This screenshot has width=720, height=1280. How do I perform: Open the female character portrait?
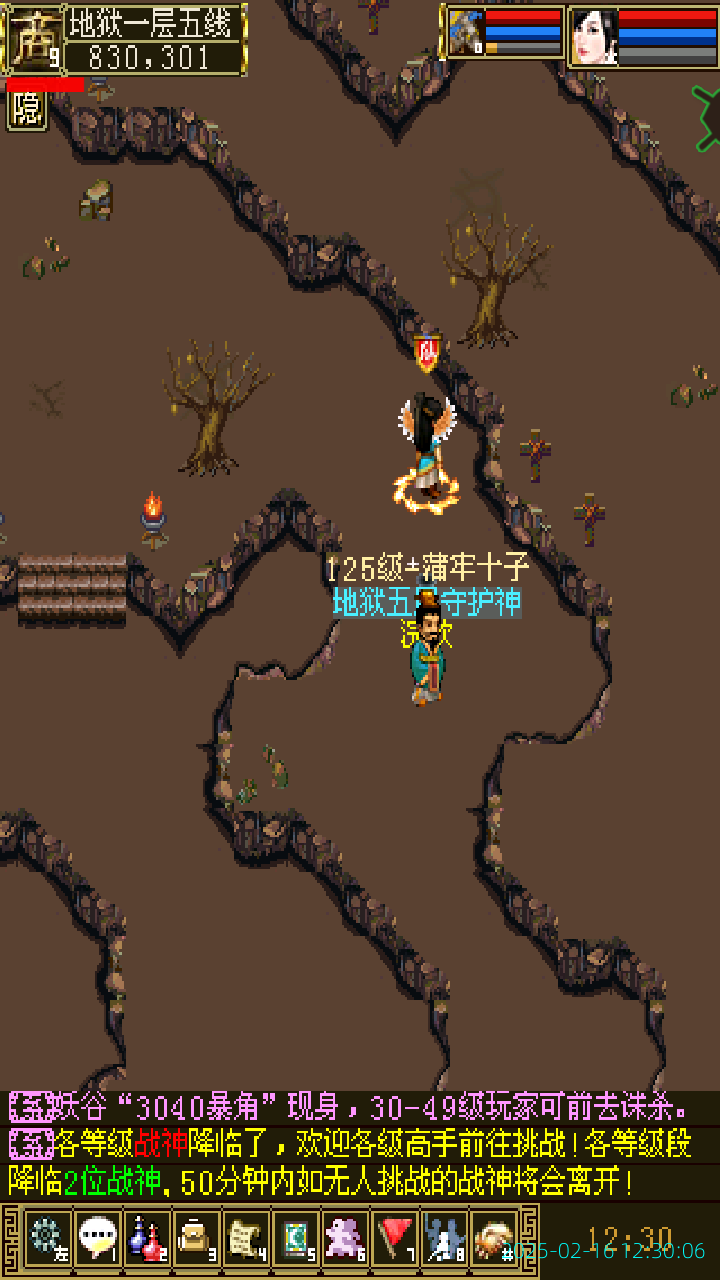click(594, 38)
